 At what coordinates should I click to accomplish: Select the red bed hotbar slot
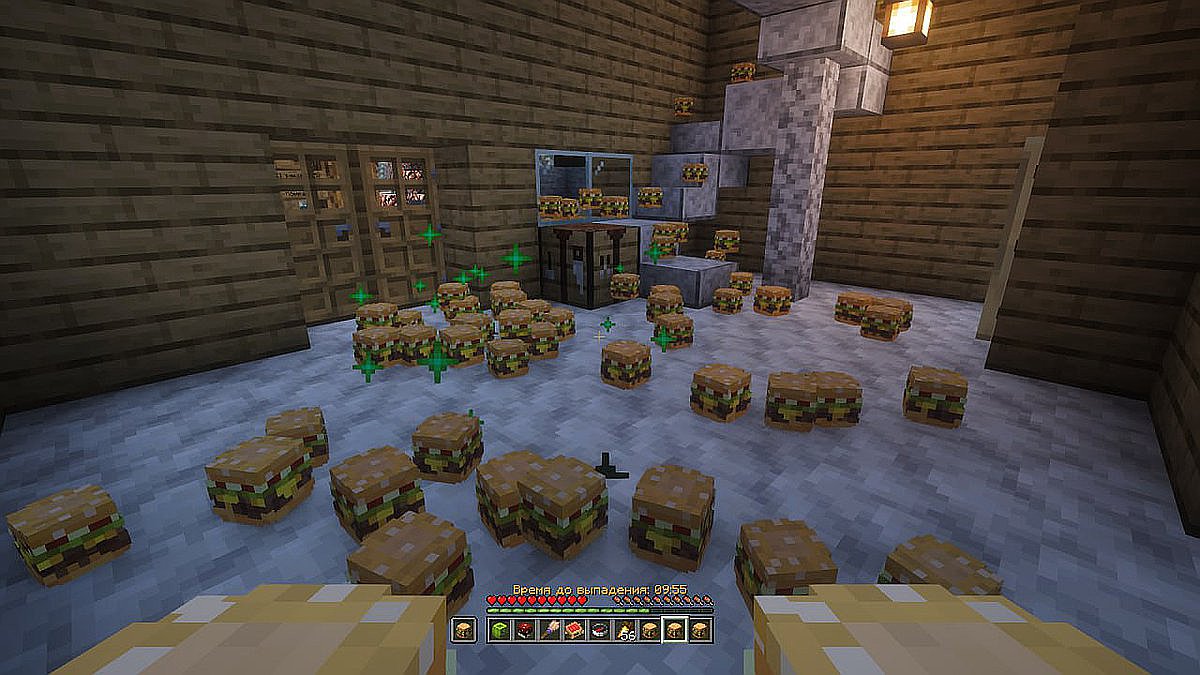point(574,630)
